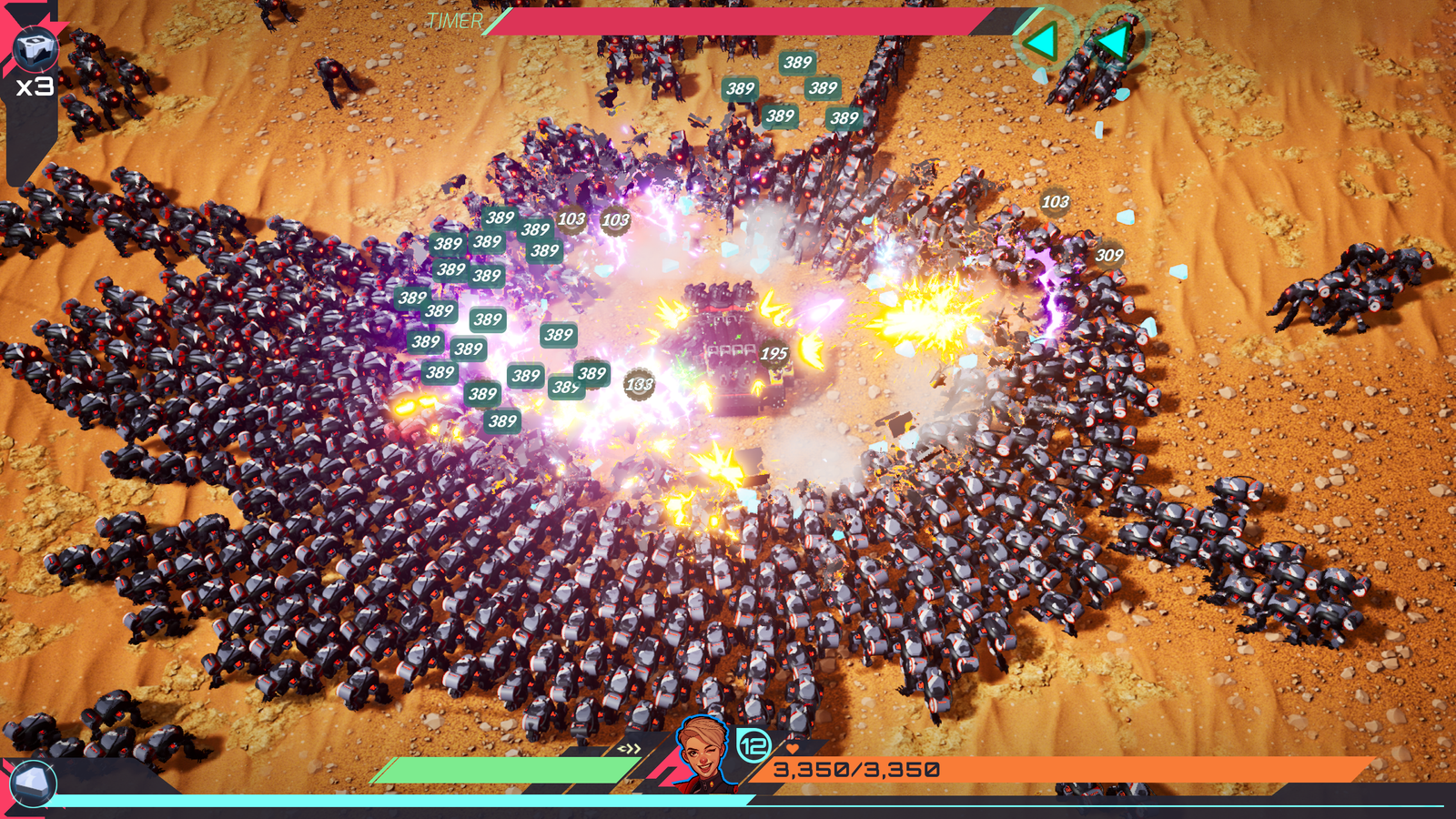Viewport: 1456px width, 819px height.
Task: Click the 309 damage number
Action: pyautogui.click(x=1108, y=256)
